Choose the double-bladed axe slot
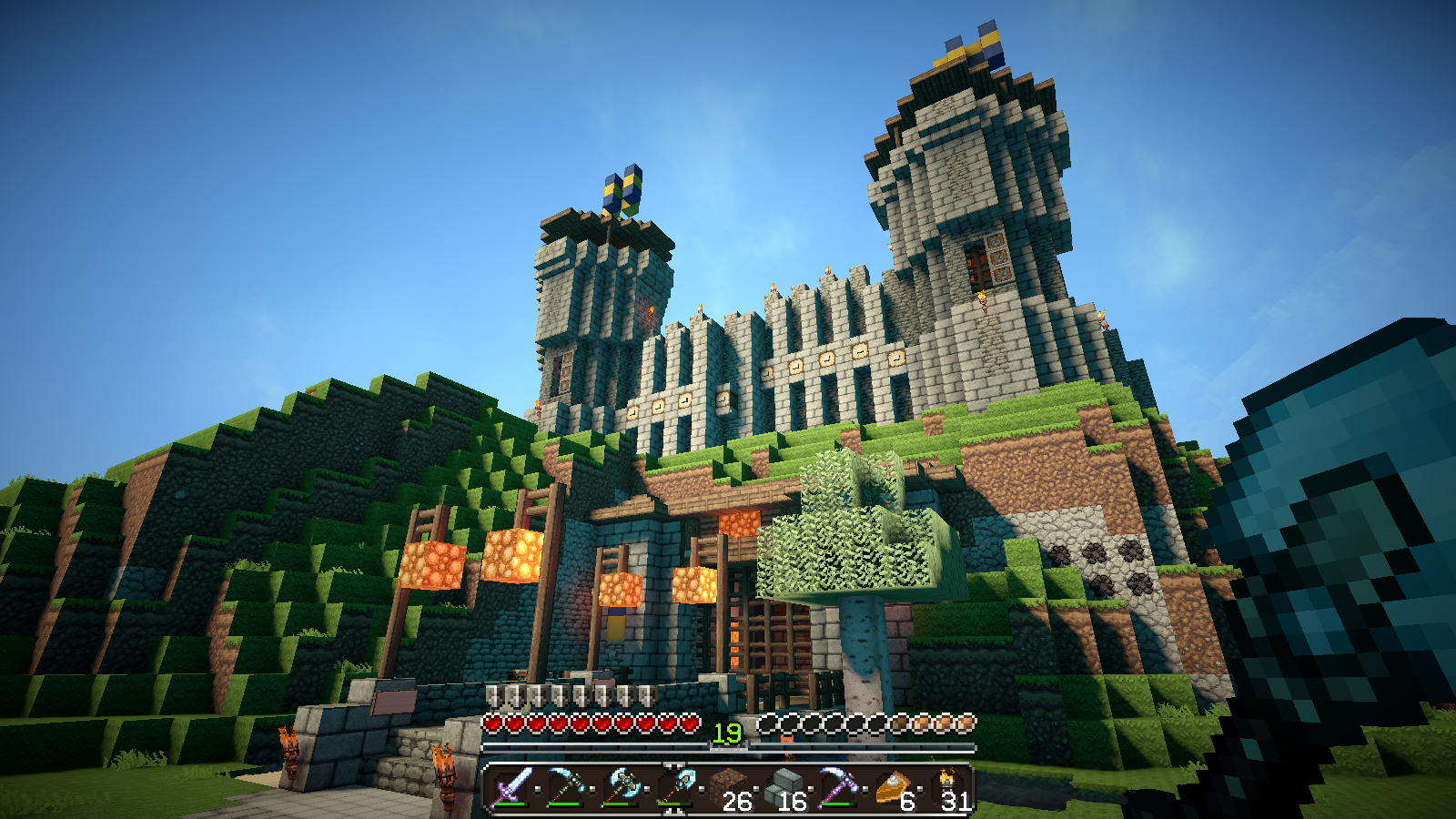 point(620,787)
